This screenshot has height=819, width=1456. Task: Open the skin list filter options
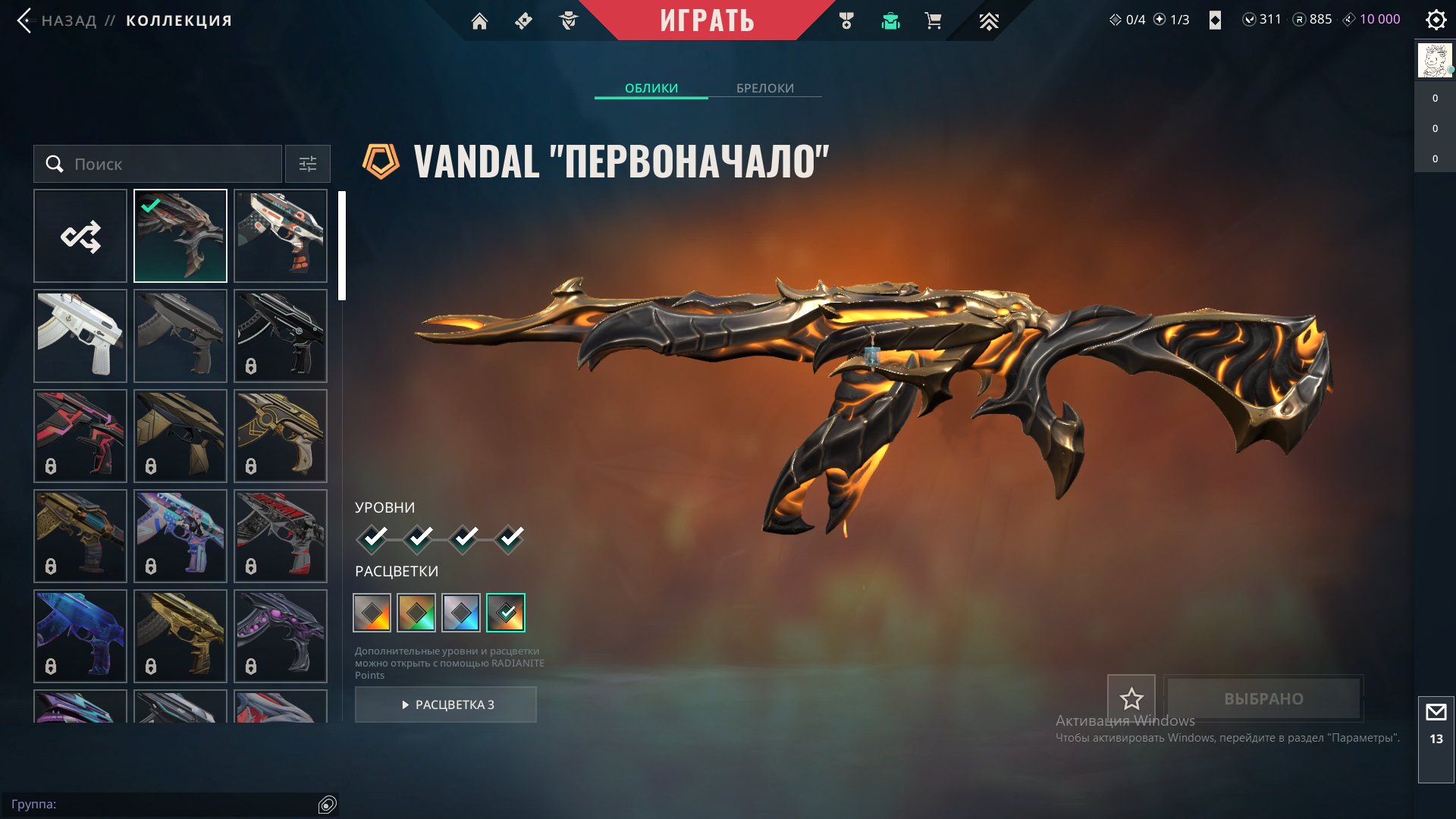pos(307,164)
